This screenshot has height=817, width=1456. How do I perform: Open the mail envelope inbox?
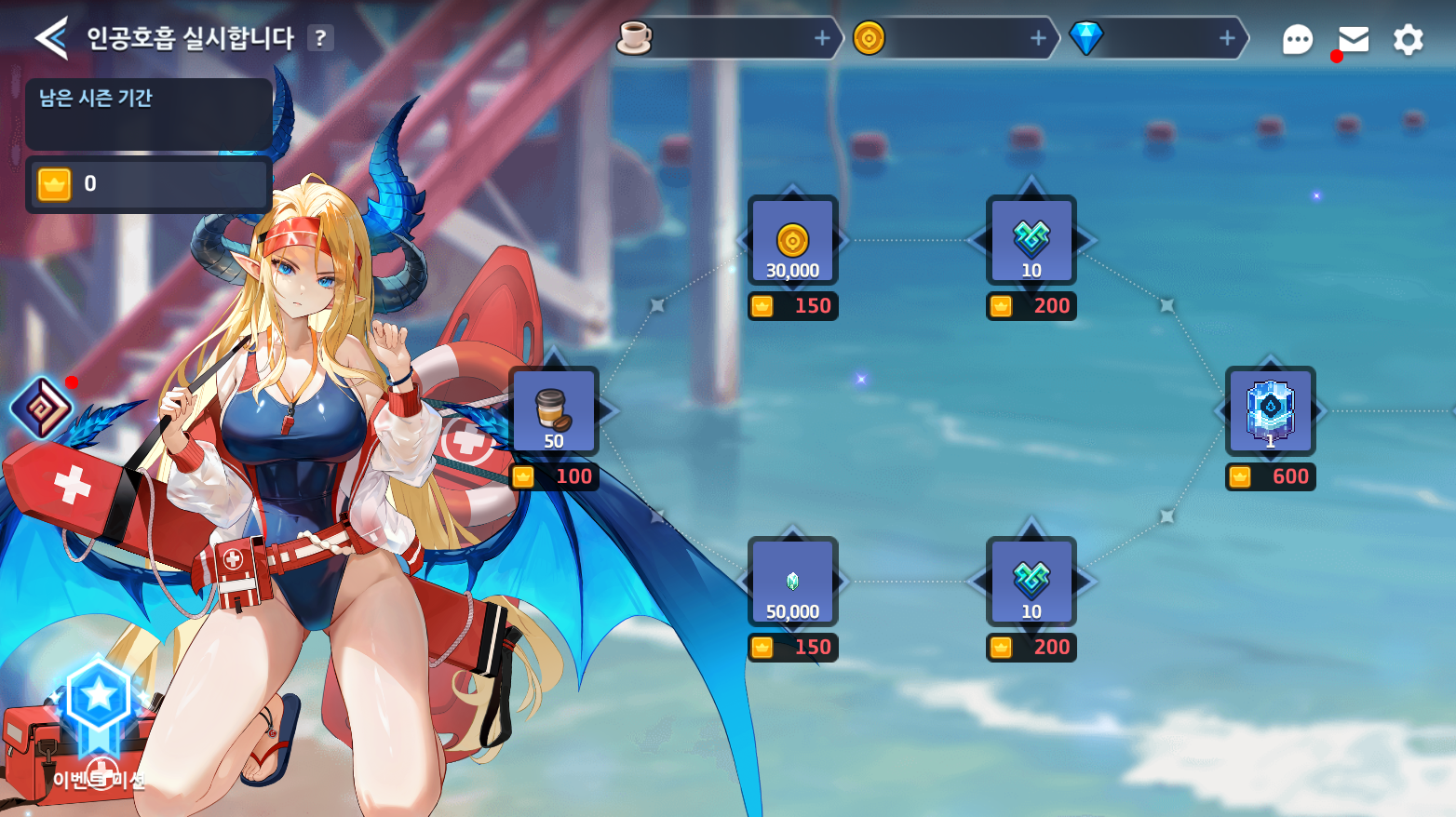tap(1353, 39)
